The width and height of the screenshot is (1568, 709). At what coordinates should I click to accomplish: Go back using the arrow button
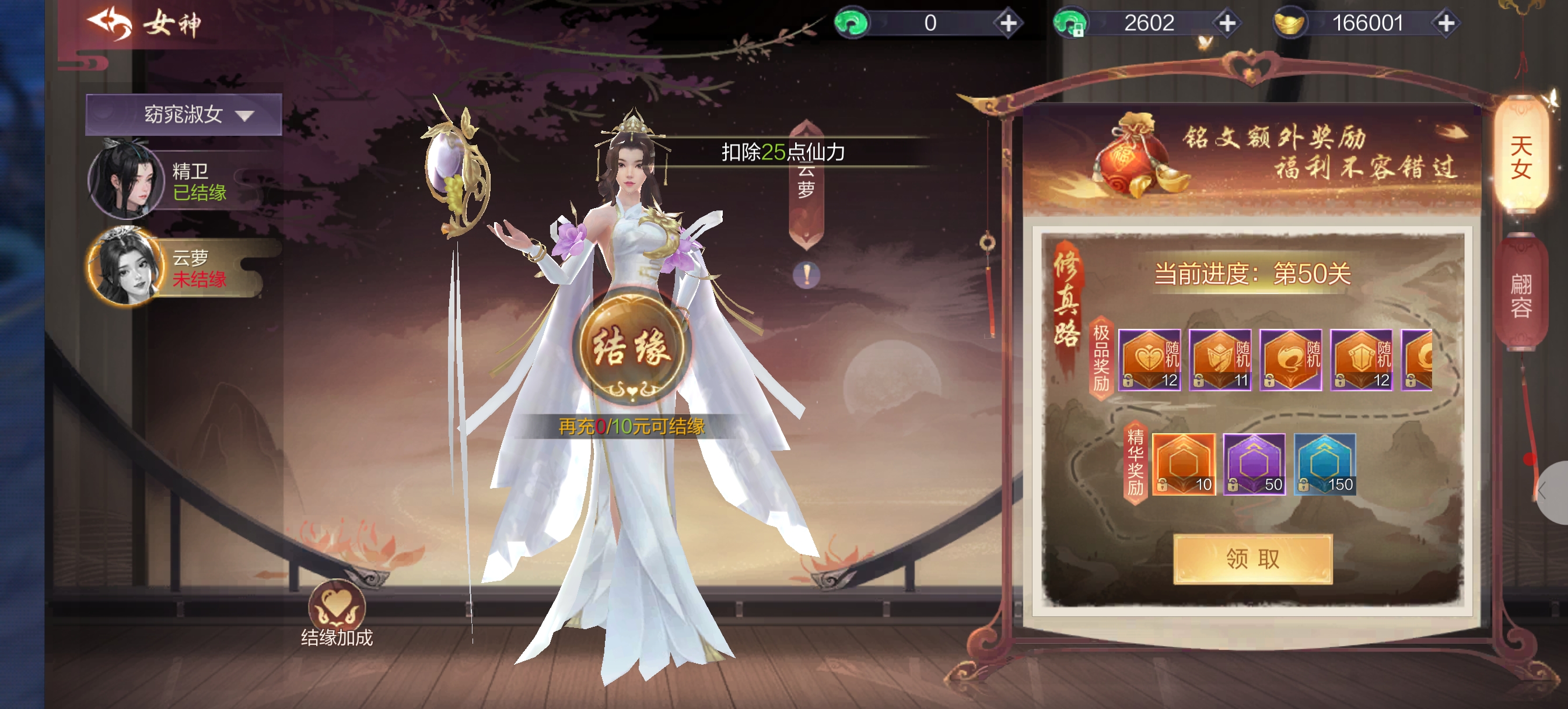[110, 23]
